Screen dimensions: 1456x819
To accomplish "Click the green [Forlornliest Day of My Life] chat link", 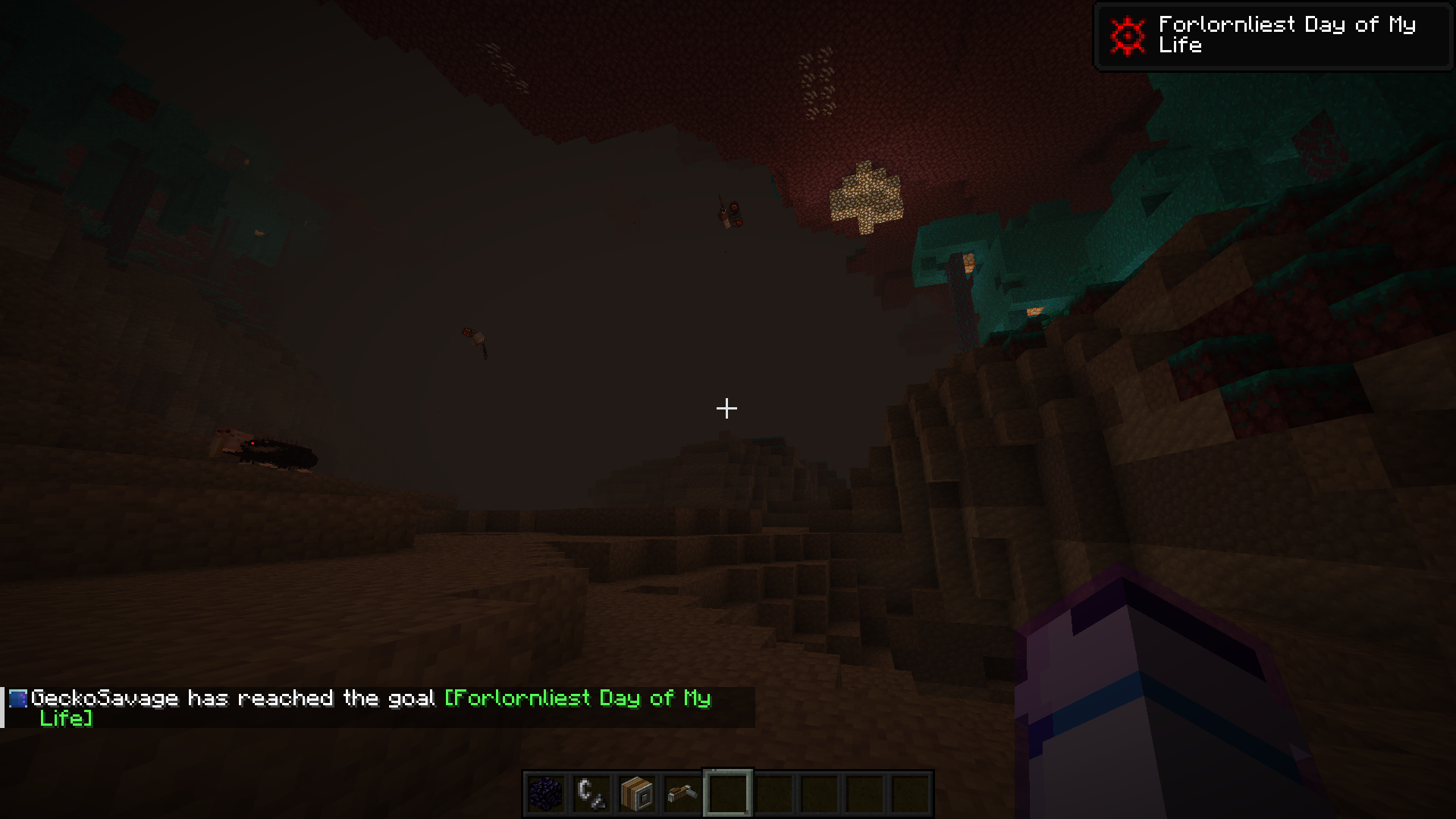I will [x=576, y=699].
